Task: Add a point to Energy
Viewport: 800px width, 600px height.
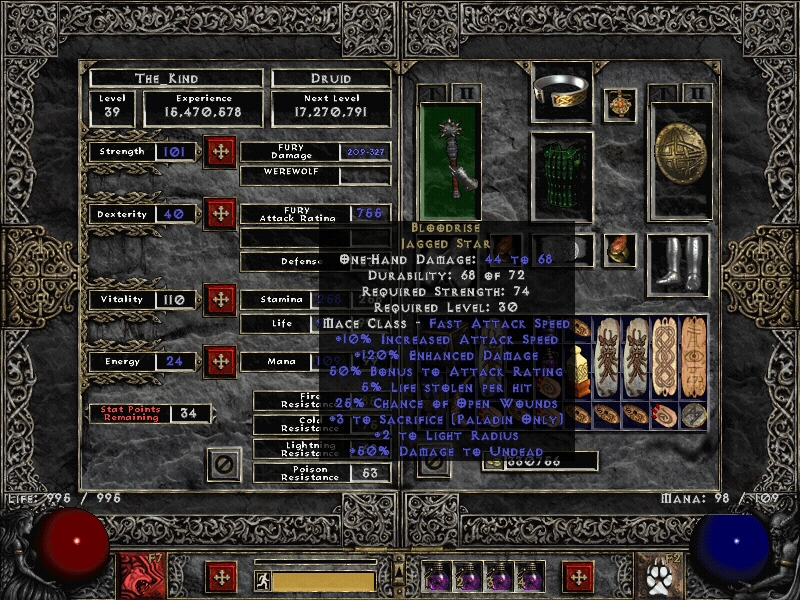Action: tap(219, 361)
